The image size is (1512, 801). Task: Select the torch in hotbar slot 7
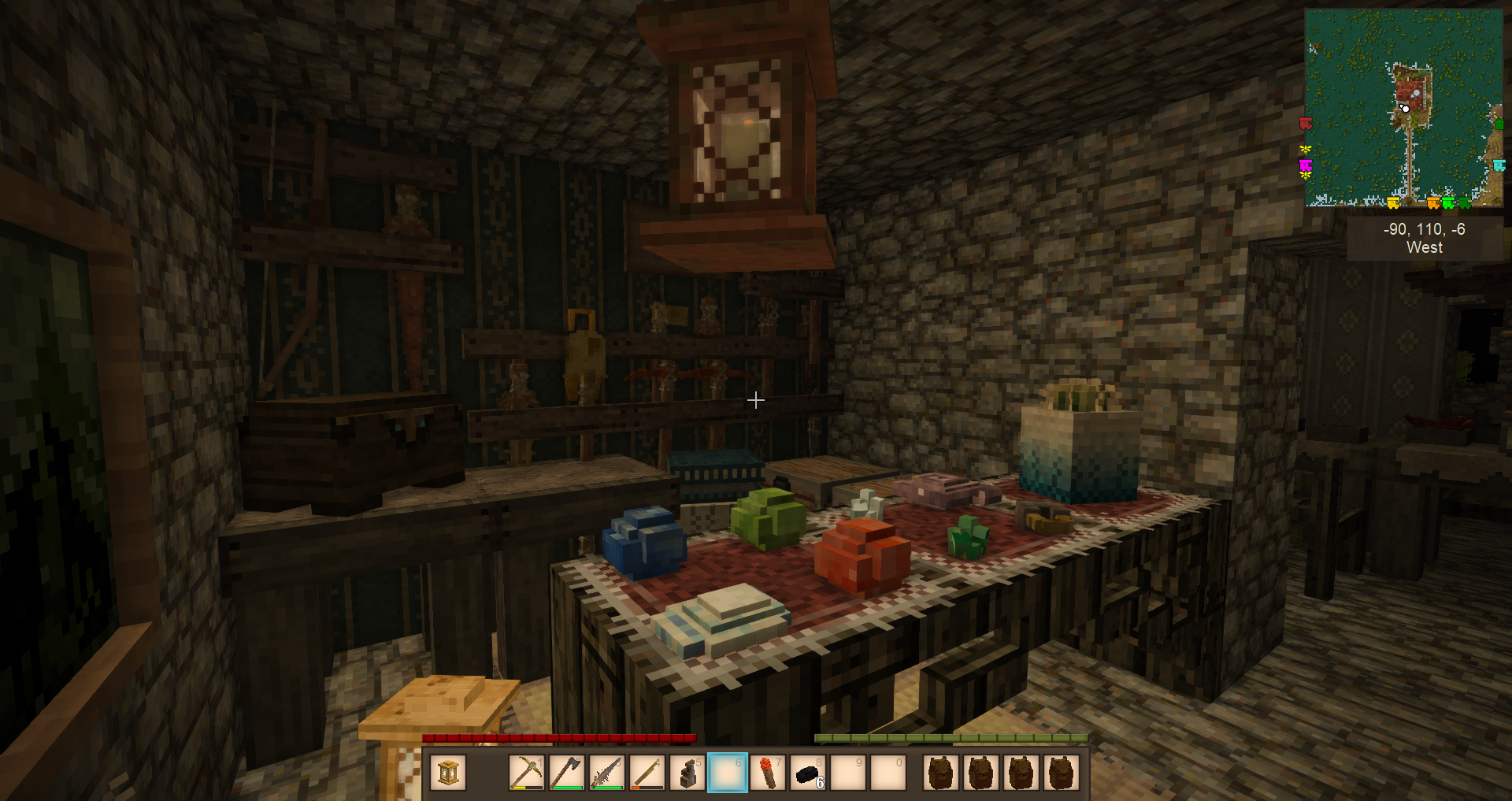tap(767, 773)
